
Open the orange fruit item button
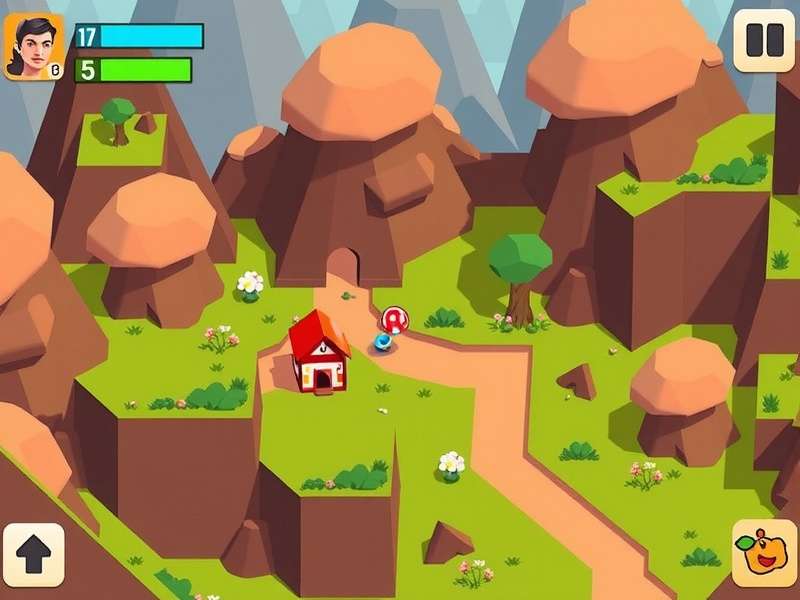(764, 553)
